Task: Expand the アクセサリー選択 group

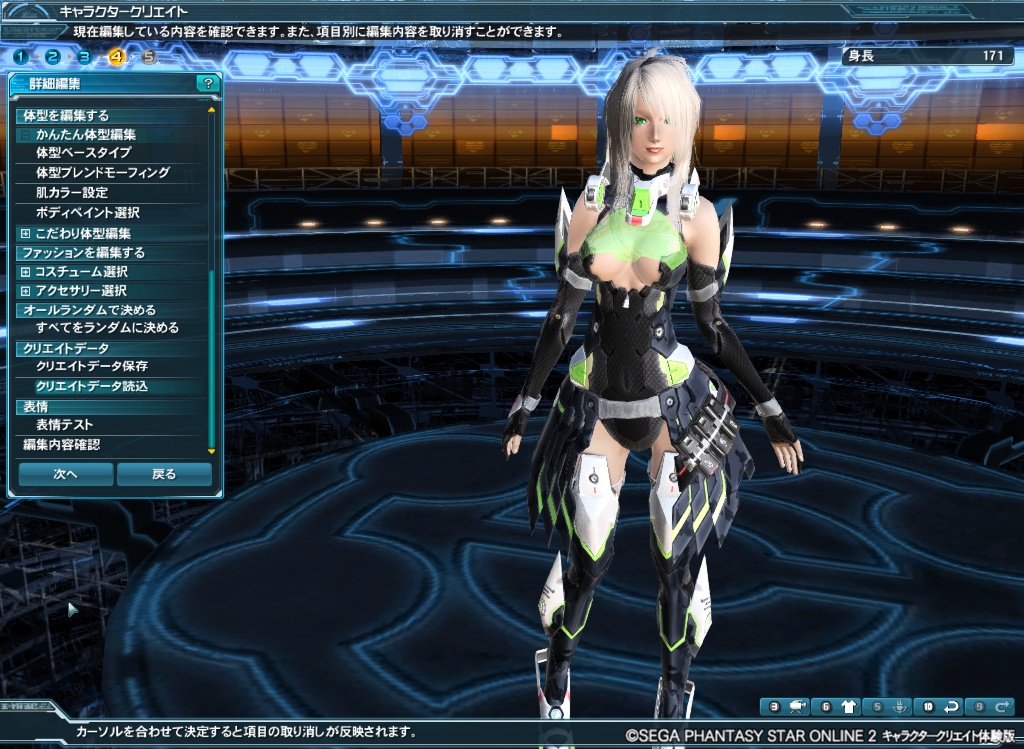Action: pyautogui.click(x=25, y=291)
